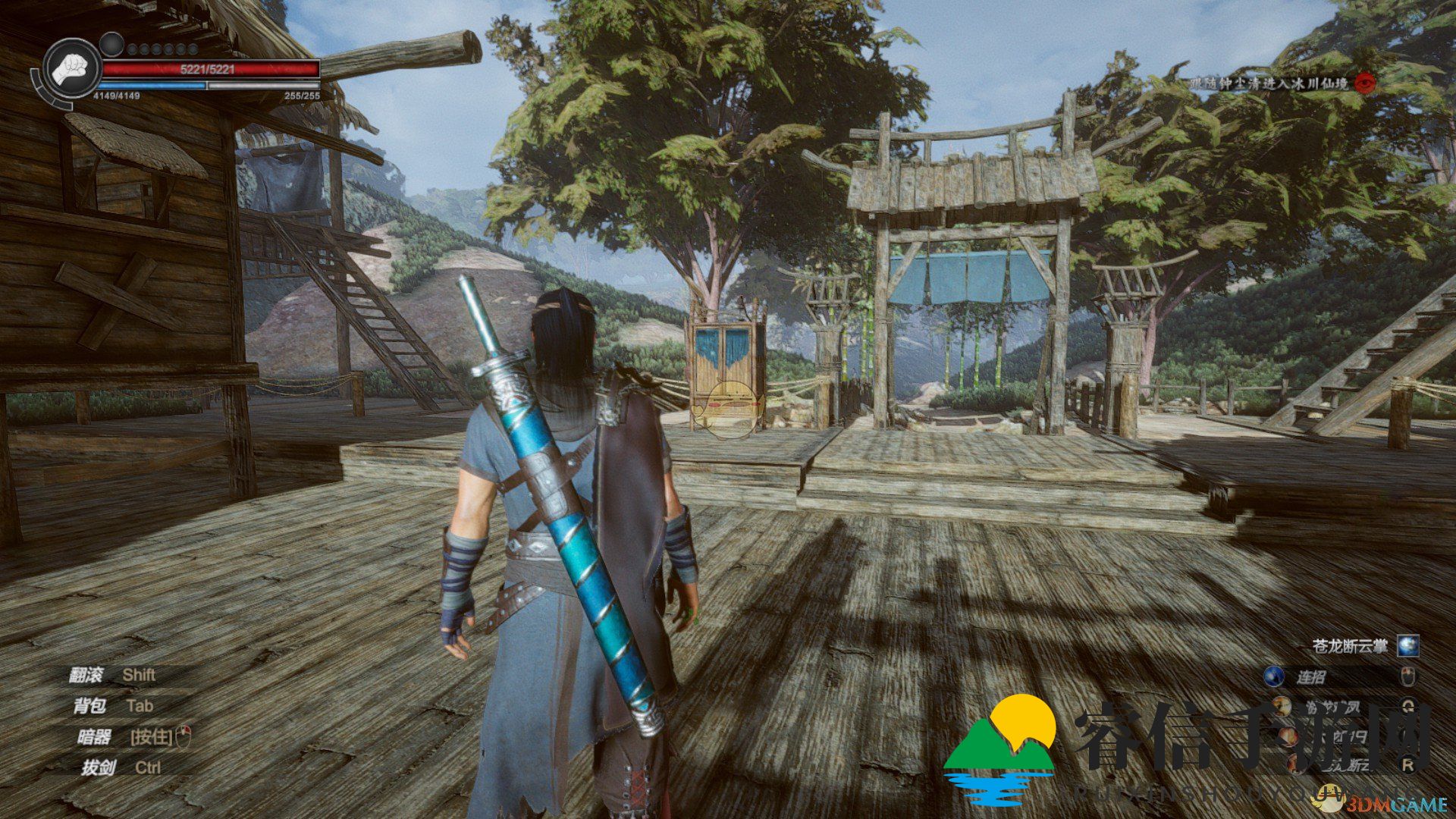Click the large empty orb above health bar
Viewport: 1456px width, 819px height.
111,44
